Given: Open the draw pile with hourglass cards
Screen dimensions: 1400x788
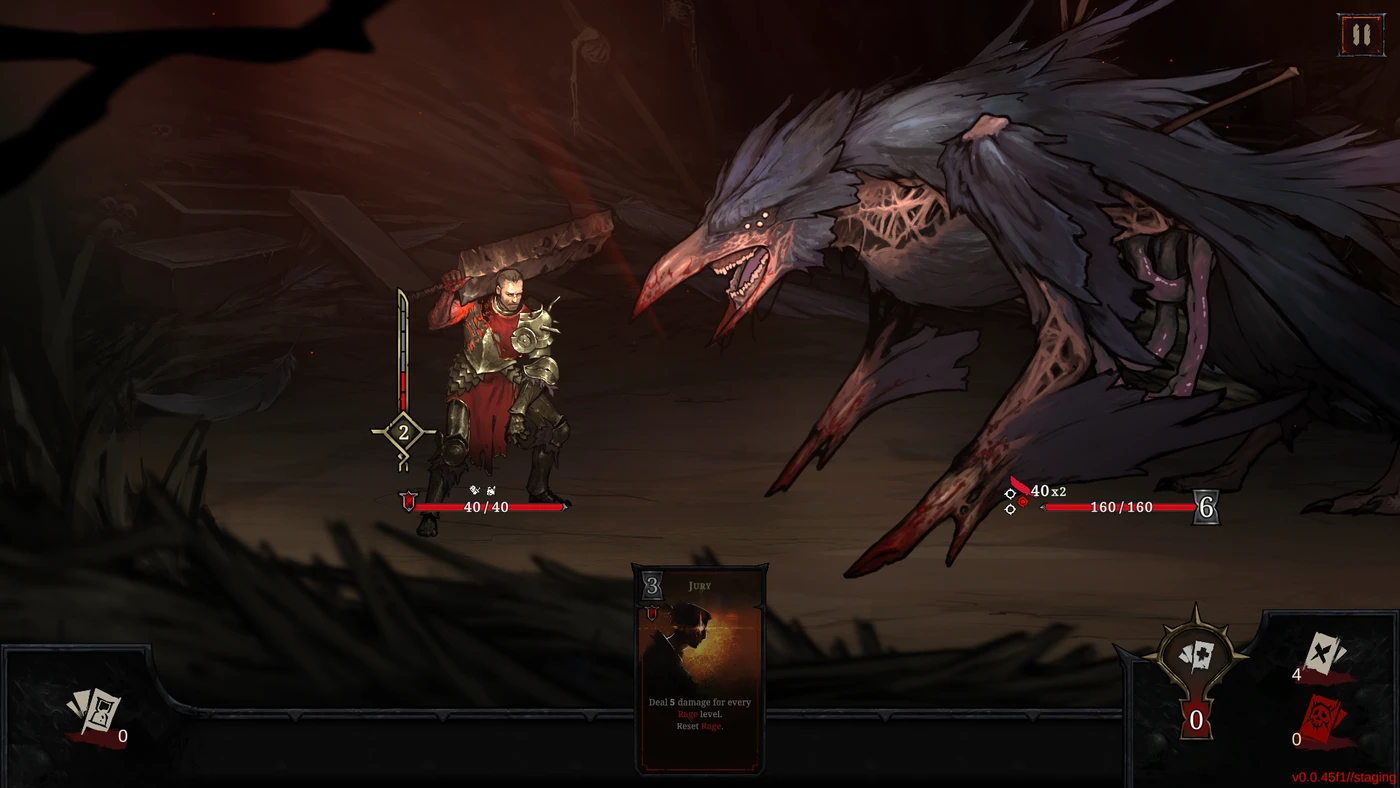Looking at the screenshot, I should point(94,712).
